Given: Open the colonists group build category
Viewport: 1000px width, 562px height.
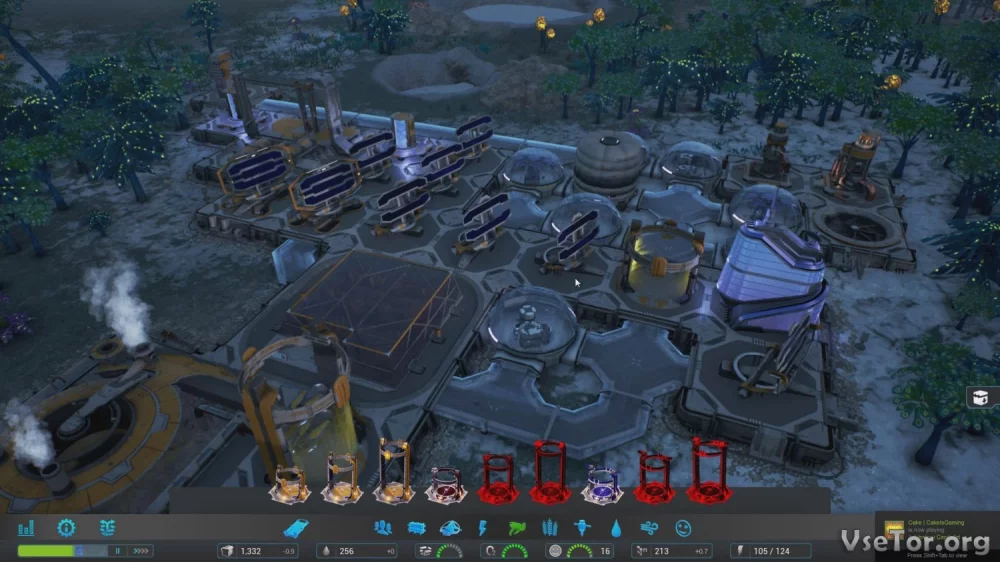Looking at the screenshot, I should (382, 527).
